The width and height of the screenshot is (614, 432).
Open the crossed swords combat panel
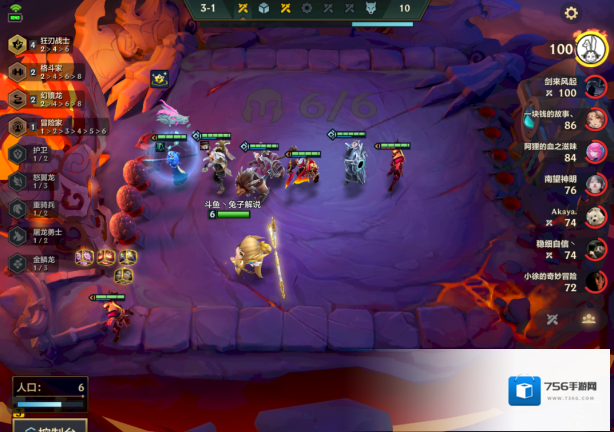click(x=553, y=319)
